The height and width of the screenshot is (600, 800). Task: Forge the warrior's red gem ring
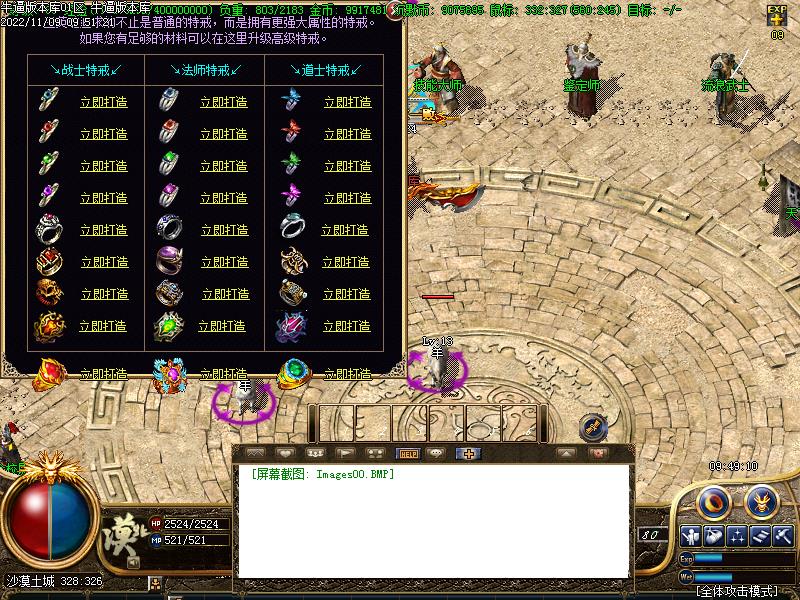coord(103,134)
